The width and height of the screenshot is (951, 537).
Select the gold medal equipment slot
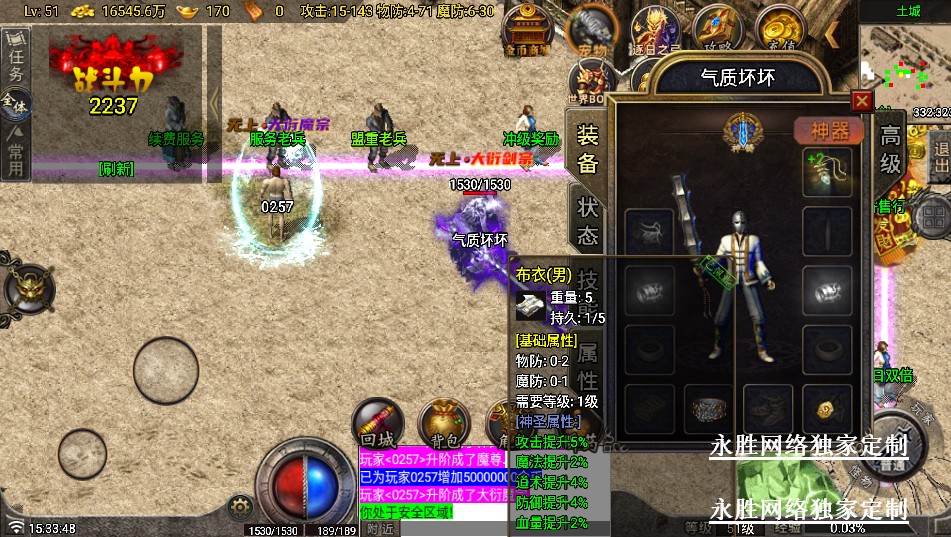(827, 407)
